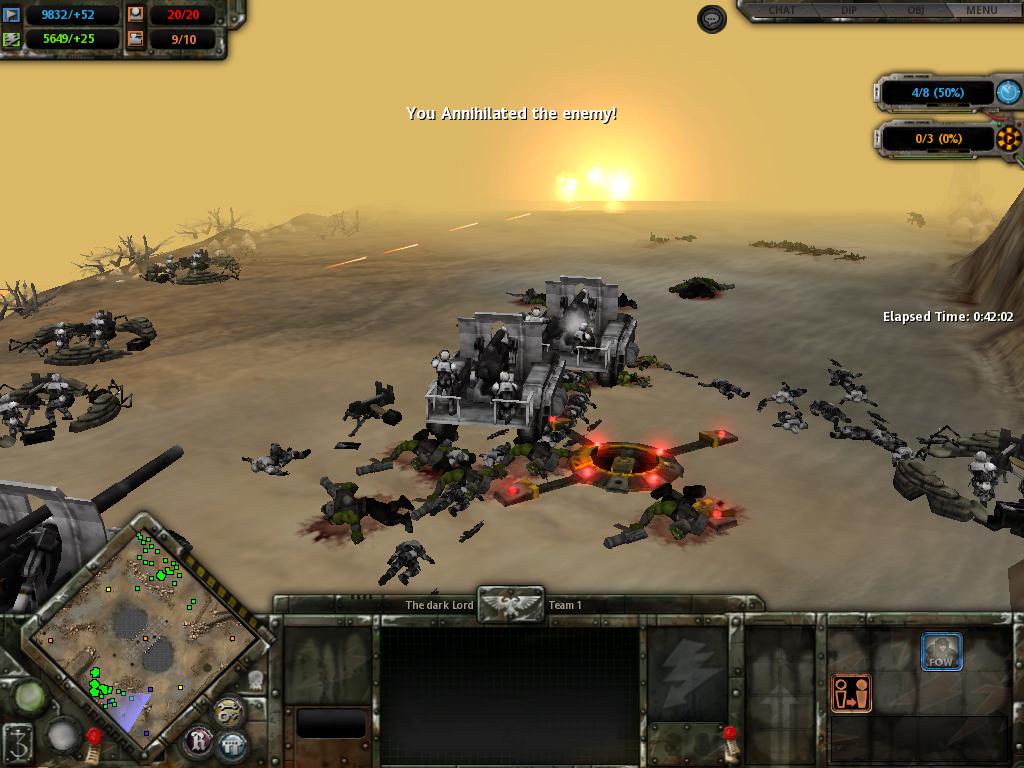Click the green round minimap button

click(29, 696)
